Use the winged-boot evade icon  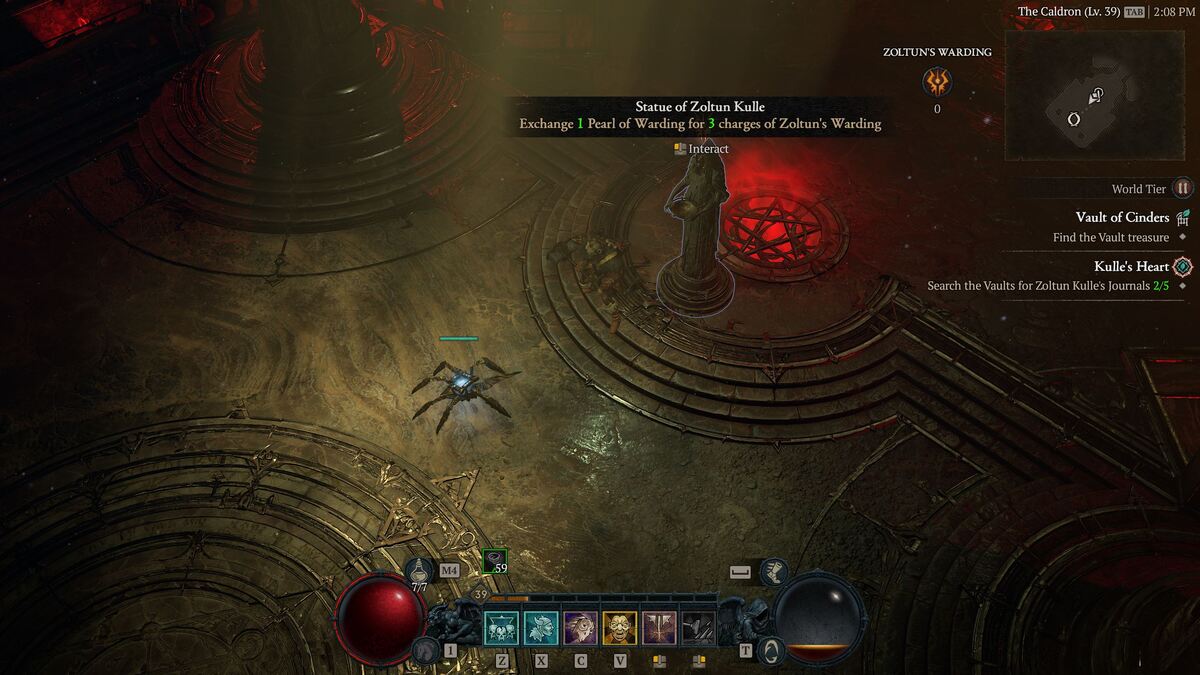coord(774,572)
